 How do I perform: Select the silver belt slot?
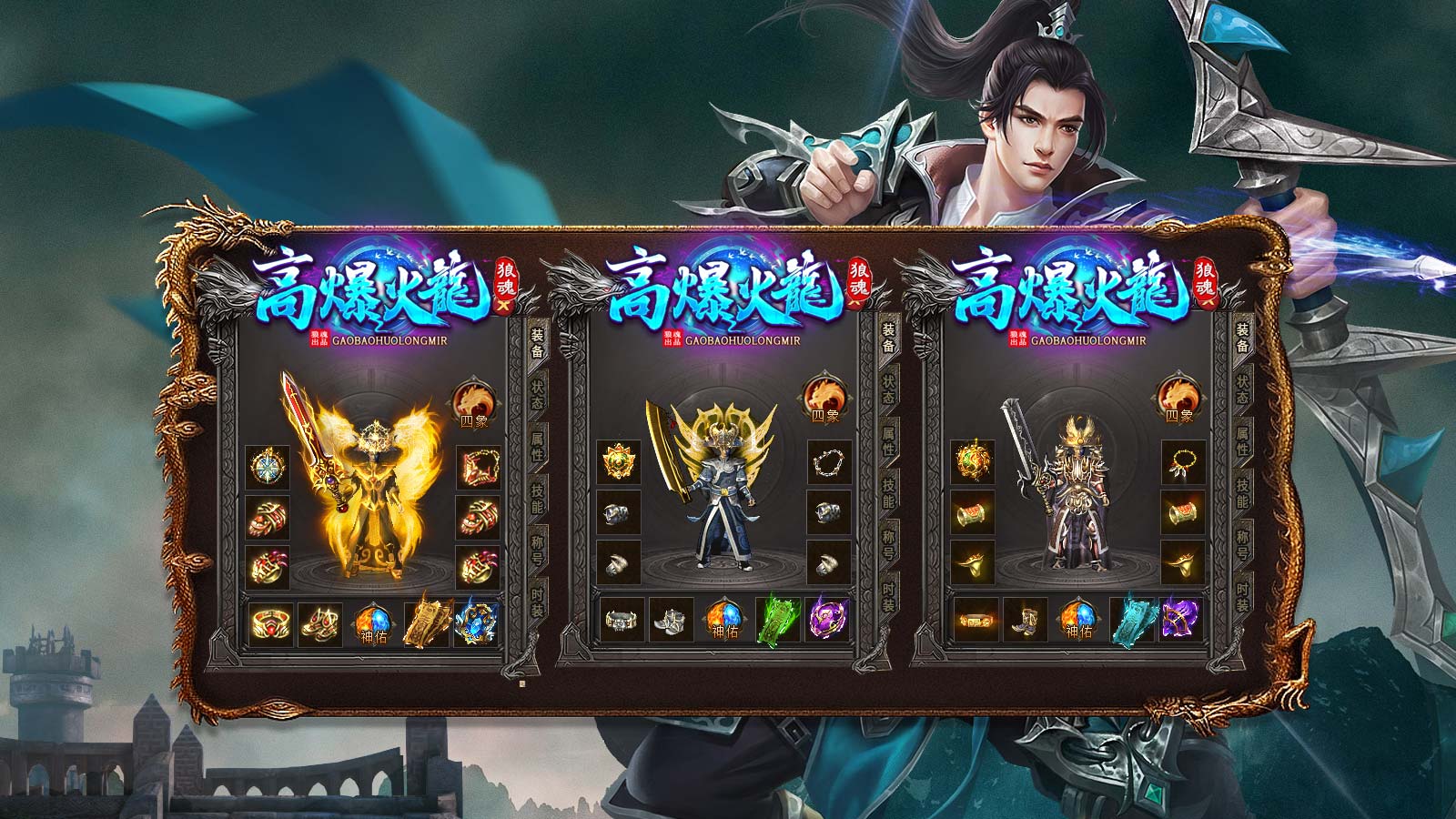tap(622, 622)
